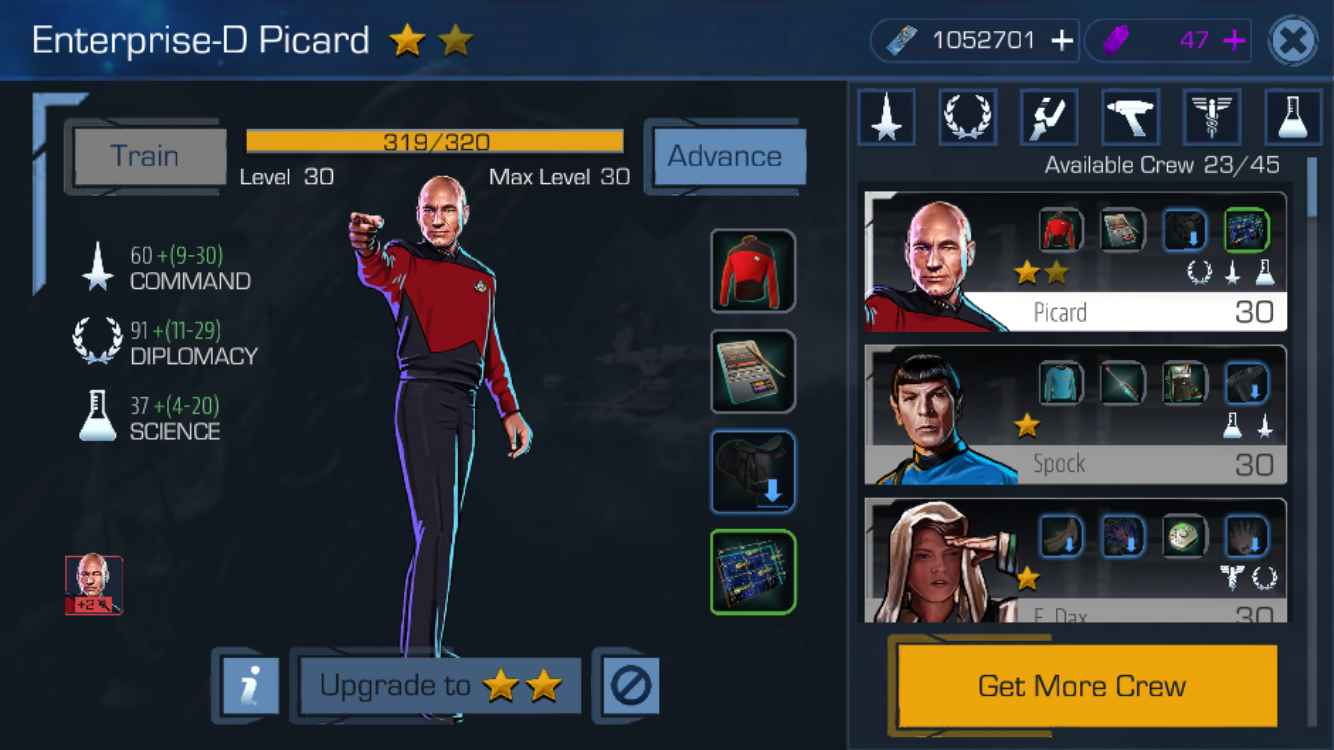The height and width of the screenshot is (750, 1334).
Task: Choose the E. Dax crew card
Action: [1075, 562]
